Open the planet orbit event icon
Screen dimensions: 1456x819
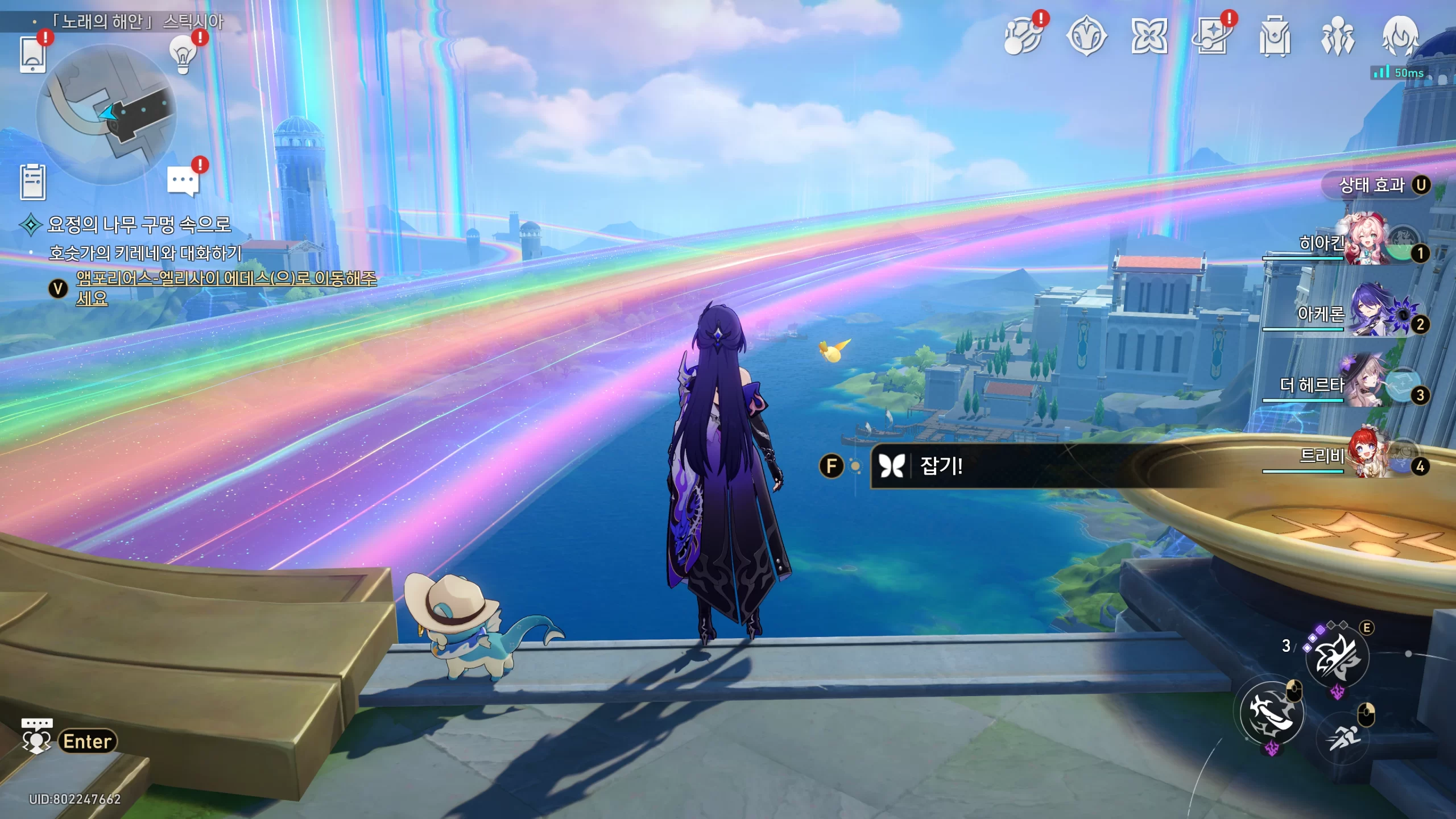point(1023,38)
